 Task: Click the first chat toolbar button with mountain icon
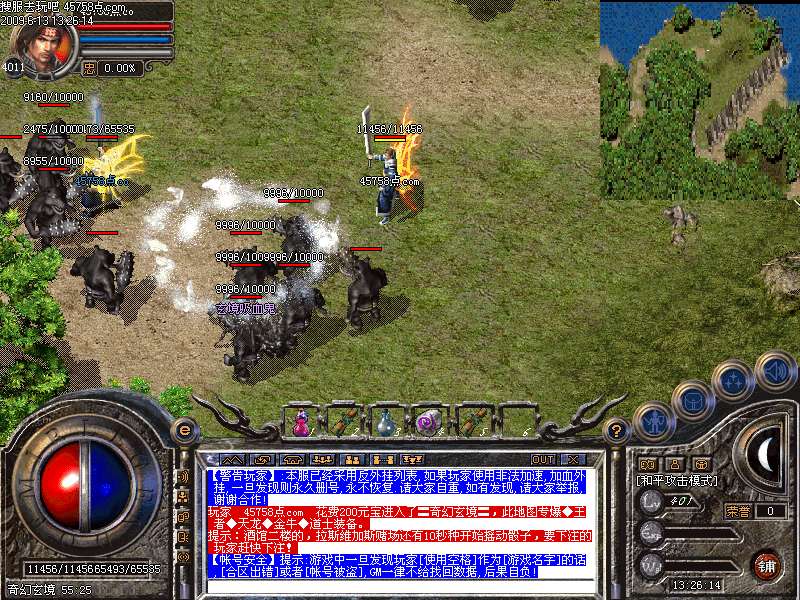[x=229, y=460]
